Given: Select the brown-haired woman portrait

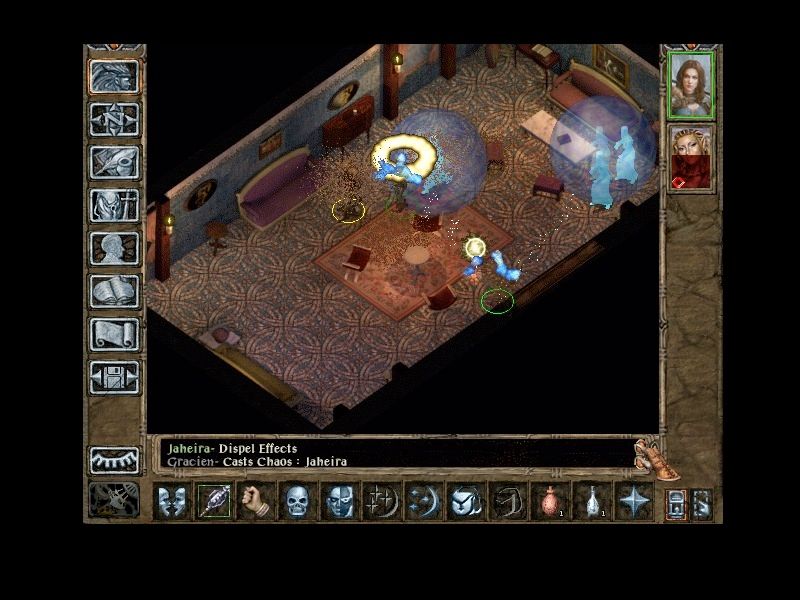Looking at the screenshot, I should click(691, 84).
